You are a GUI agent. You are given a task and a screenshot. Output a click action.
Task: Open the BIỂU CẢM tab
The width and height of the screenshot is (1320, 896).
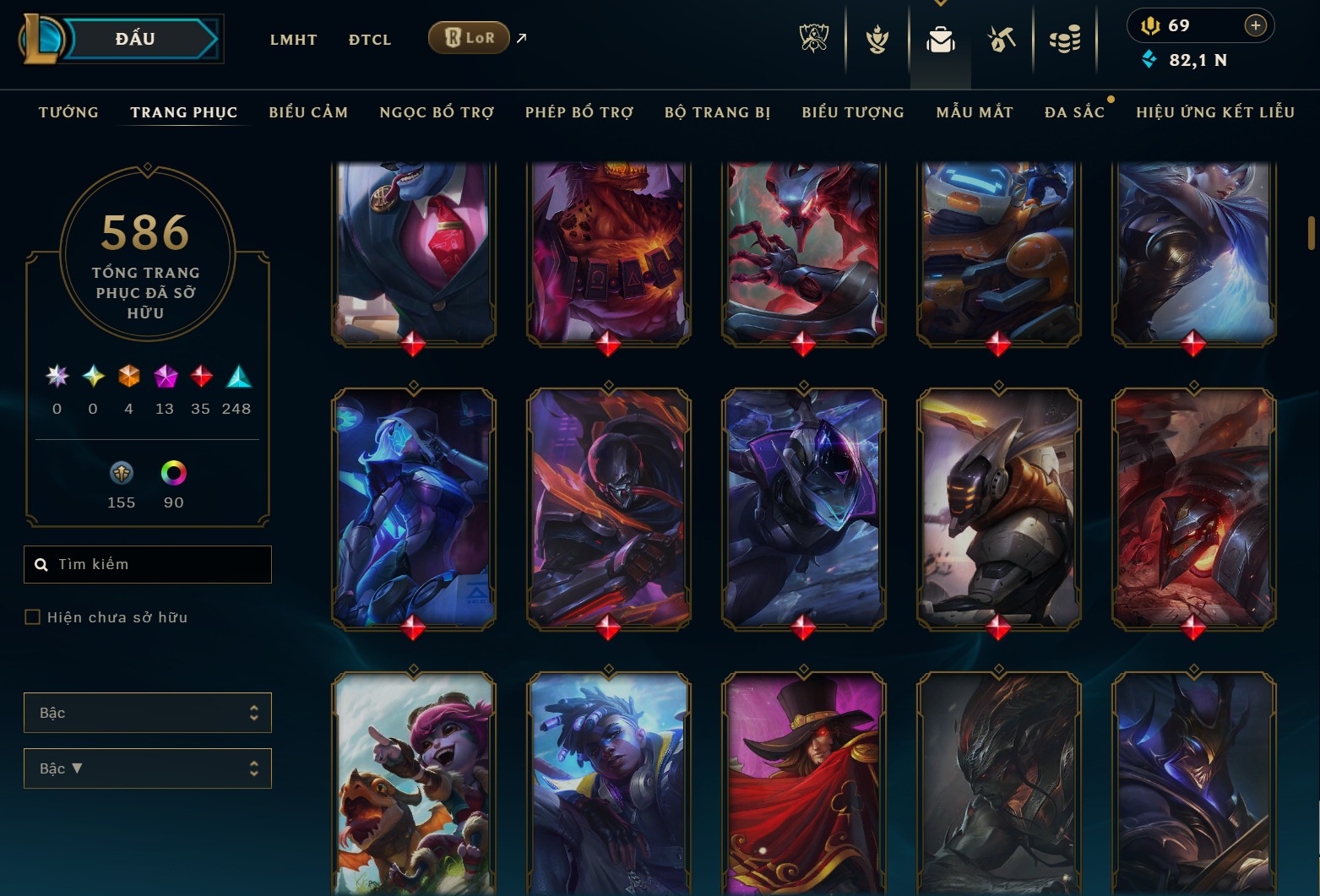tap(308, 112)
